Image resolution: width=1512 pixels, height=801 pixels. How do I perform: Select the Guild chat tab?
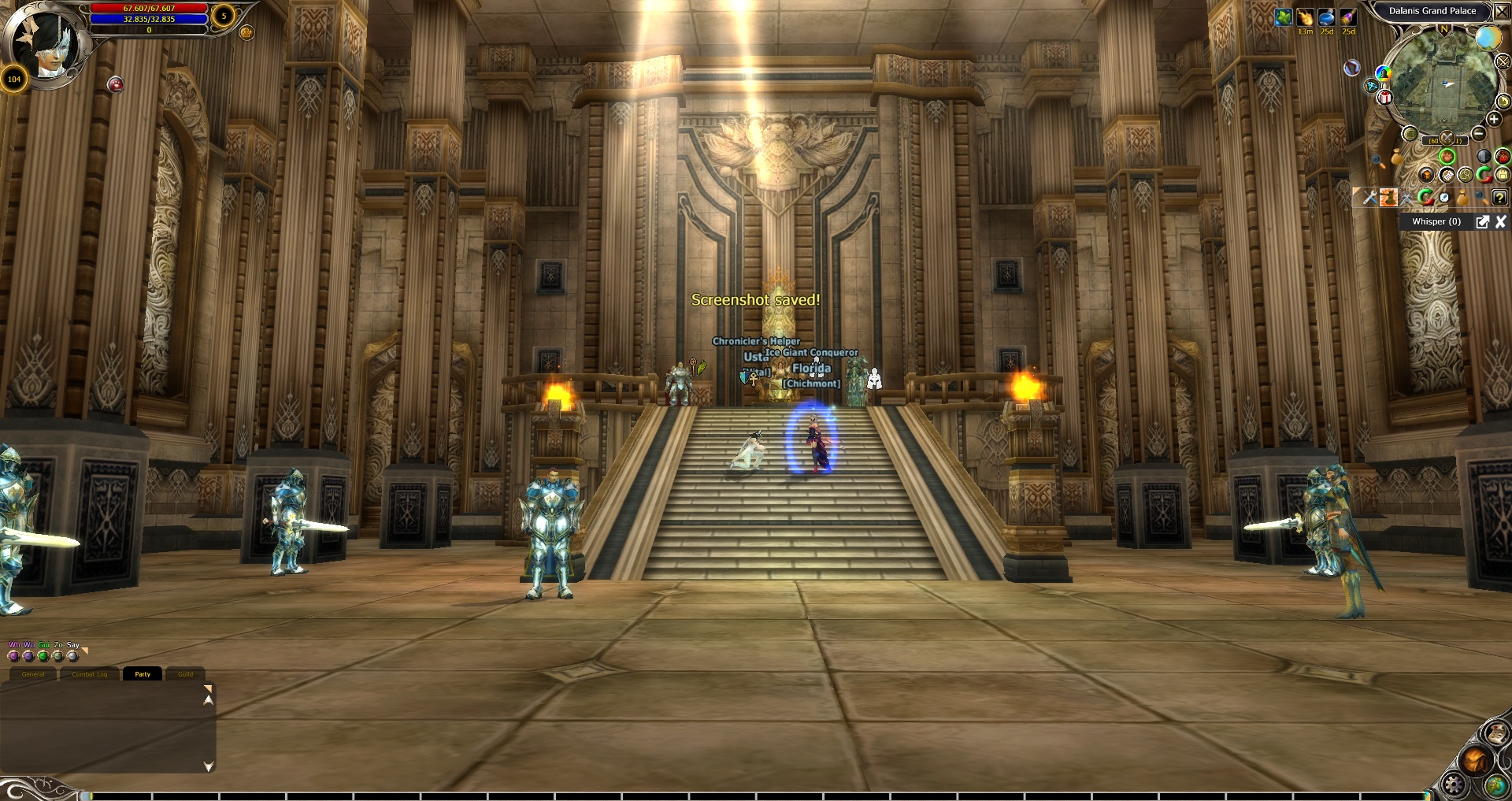point(185,674)
